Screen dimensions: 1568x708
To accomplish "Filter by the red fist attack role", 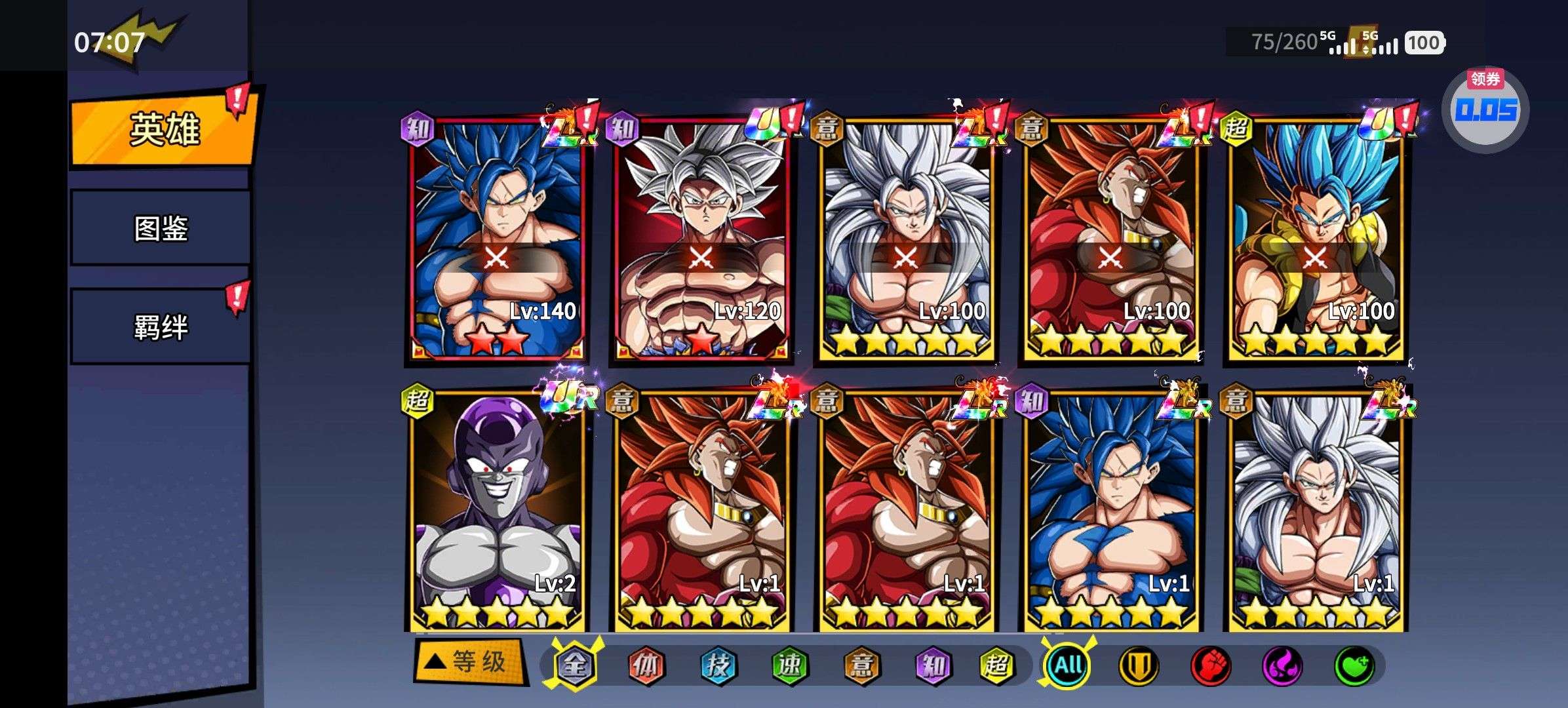I will click(x=1210, y=665).
